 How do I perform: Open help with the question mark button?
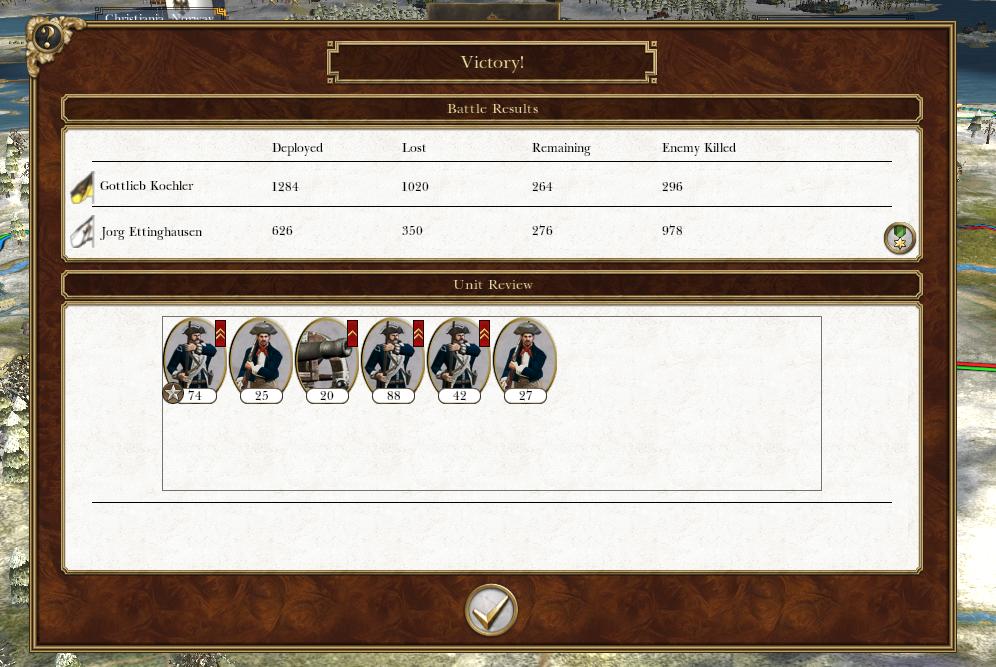(x=47, y=38)
